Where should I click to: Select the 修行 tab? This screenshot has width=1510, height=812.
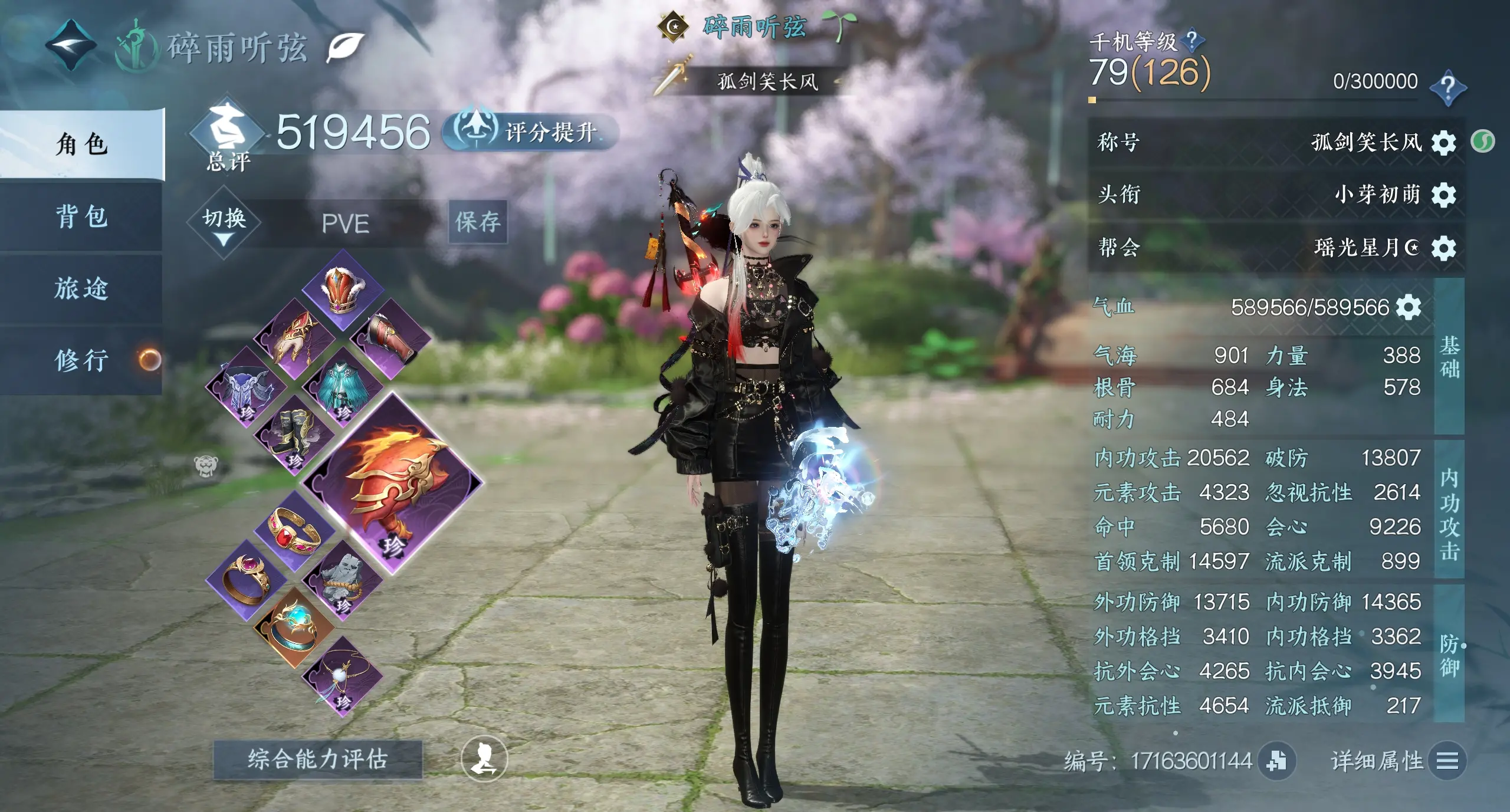81,360
